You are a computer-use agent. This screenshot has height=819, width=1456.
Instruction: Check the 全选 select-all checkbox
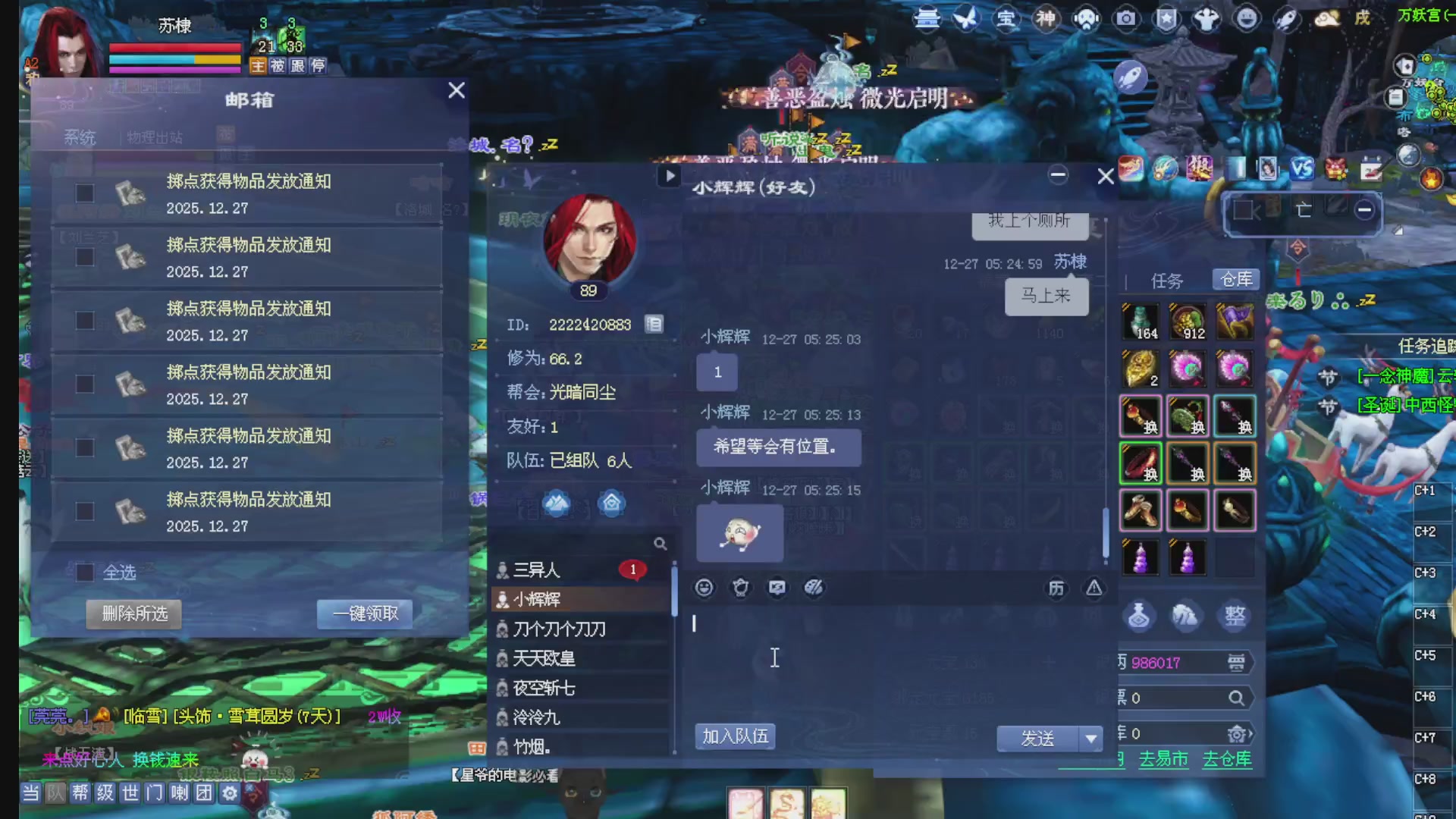(x=83, y=573)
